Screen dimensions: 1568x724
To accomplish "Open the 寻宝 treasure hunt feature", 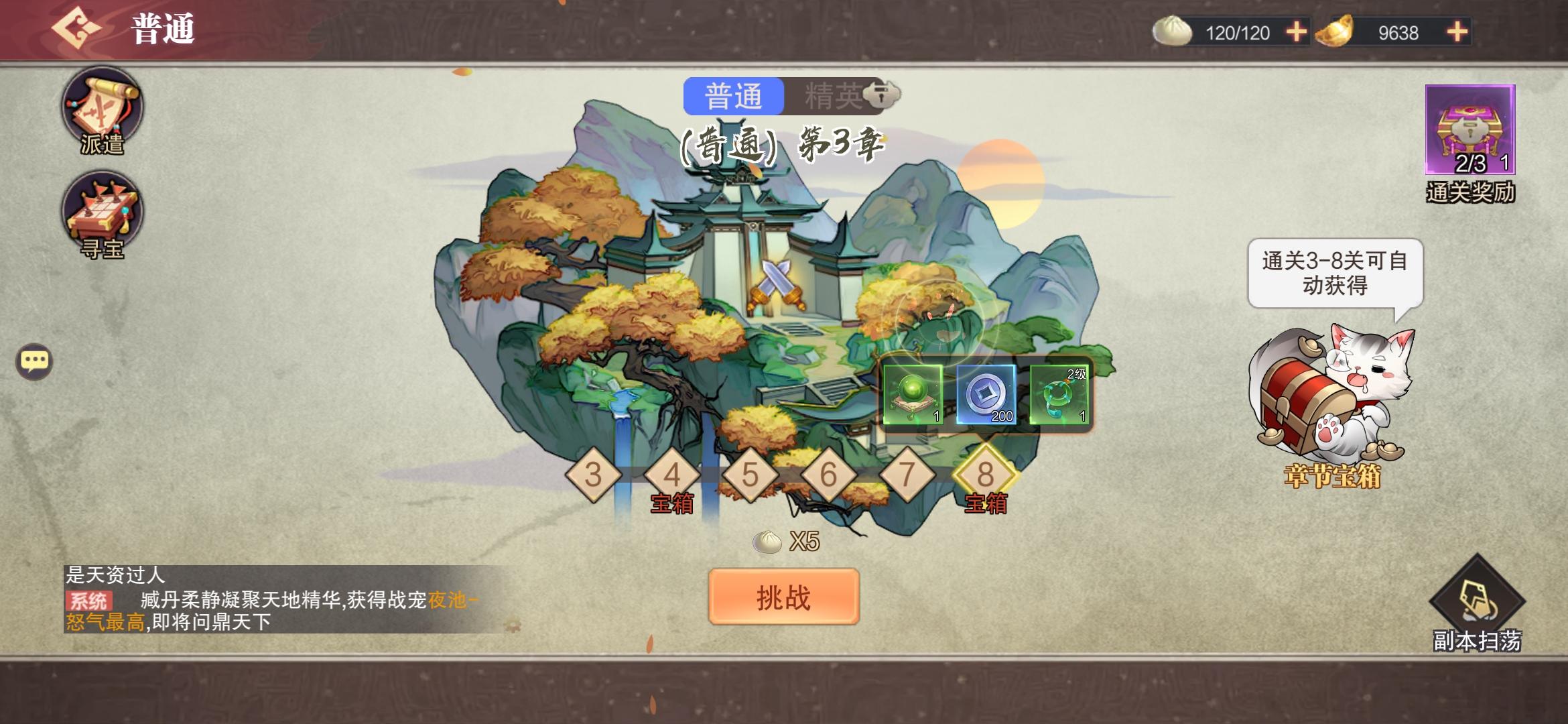I will pyautogui.click(x=102, y=210).
